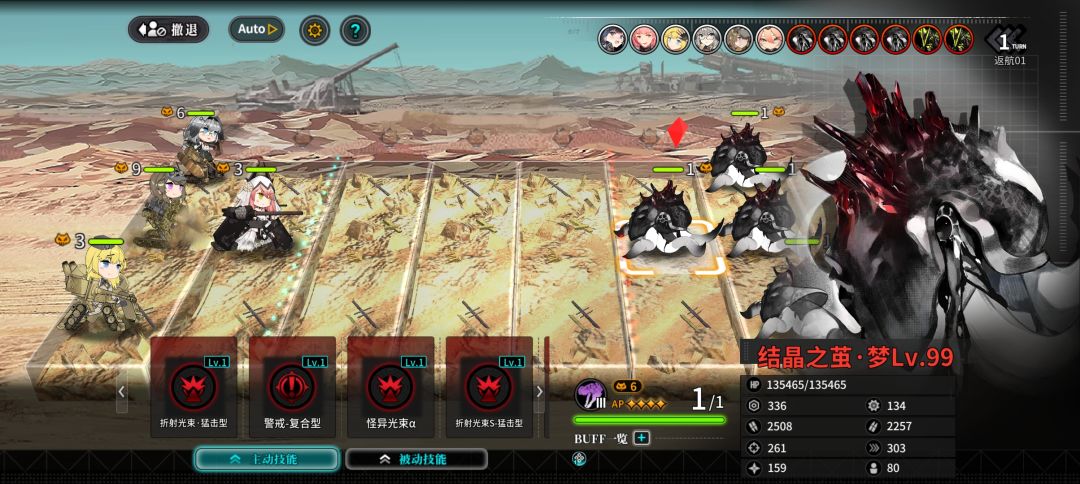Select the pink-haired portrait in turn order
The width and height of the screenshot is (1080, 484).
pos(644,39)
